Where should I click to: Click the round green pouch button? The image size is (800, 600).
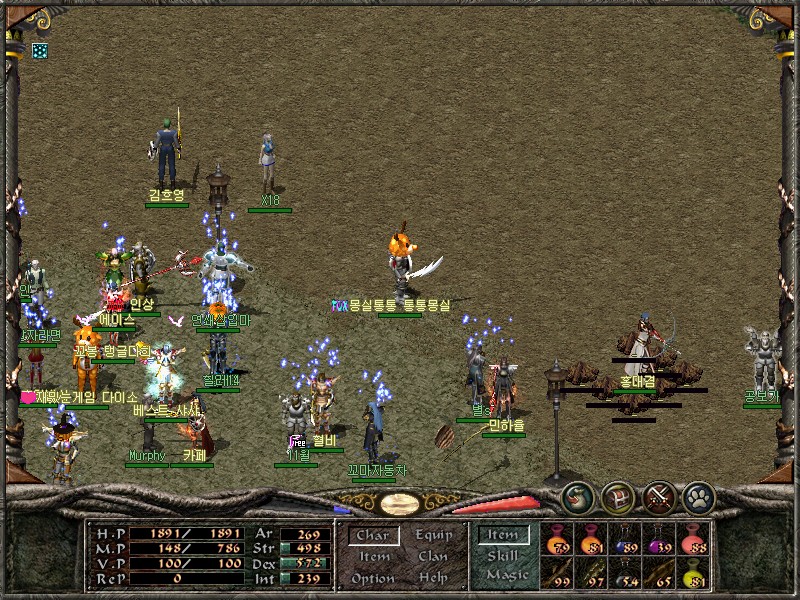click(577, 496)
